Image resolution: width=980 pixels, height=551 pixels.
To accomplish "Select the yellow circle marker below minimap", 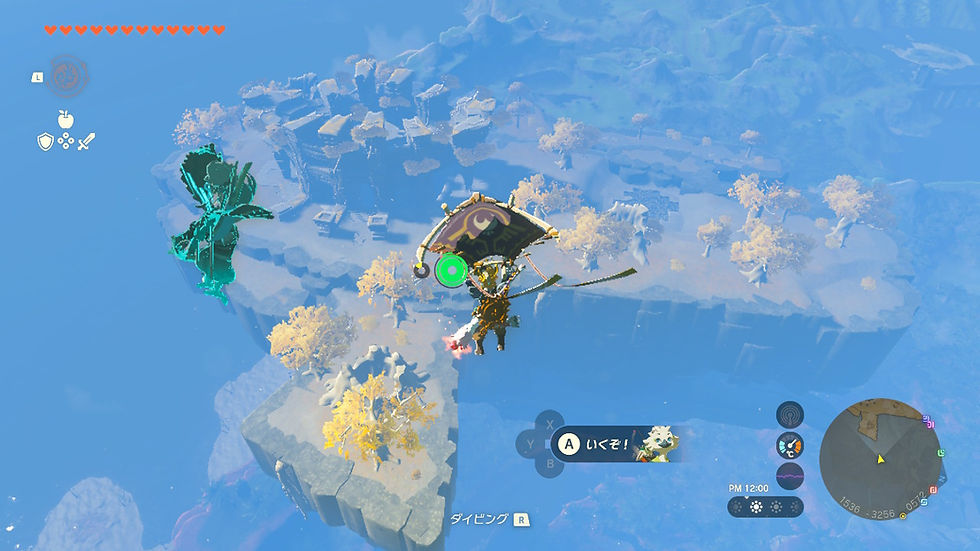I will click(x=903, y=516).
